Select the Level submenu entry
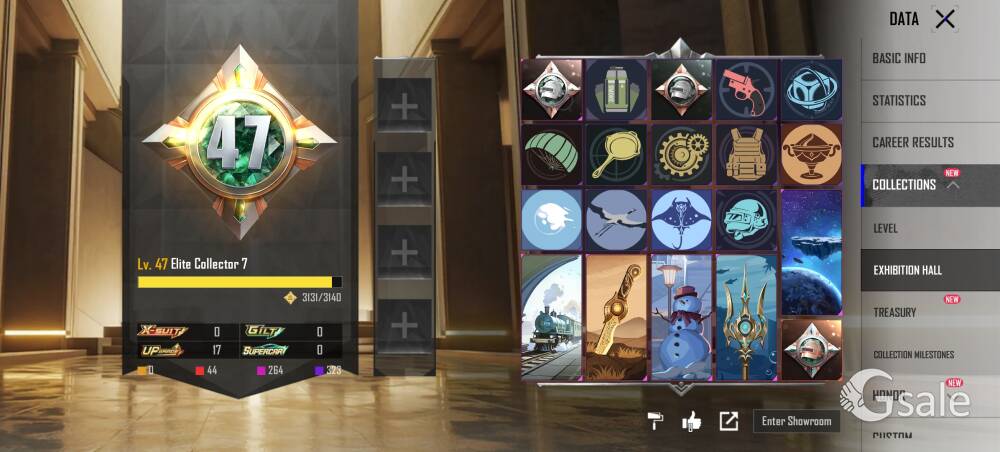Screen dimensions: 1000x452 point(886,228)
